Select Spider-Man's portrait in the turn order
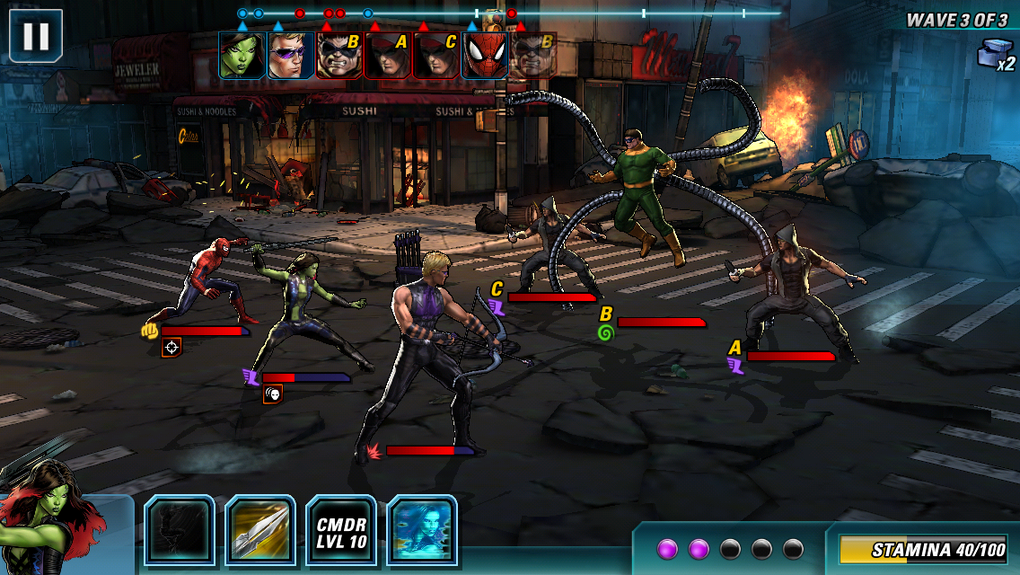The height and width of the screenshot is (575, 1020). coord(486,55)
